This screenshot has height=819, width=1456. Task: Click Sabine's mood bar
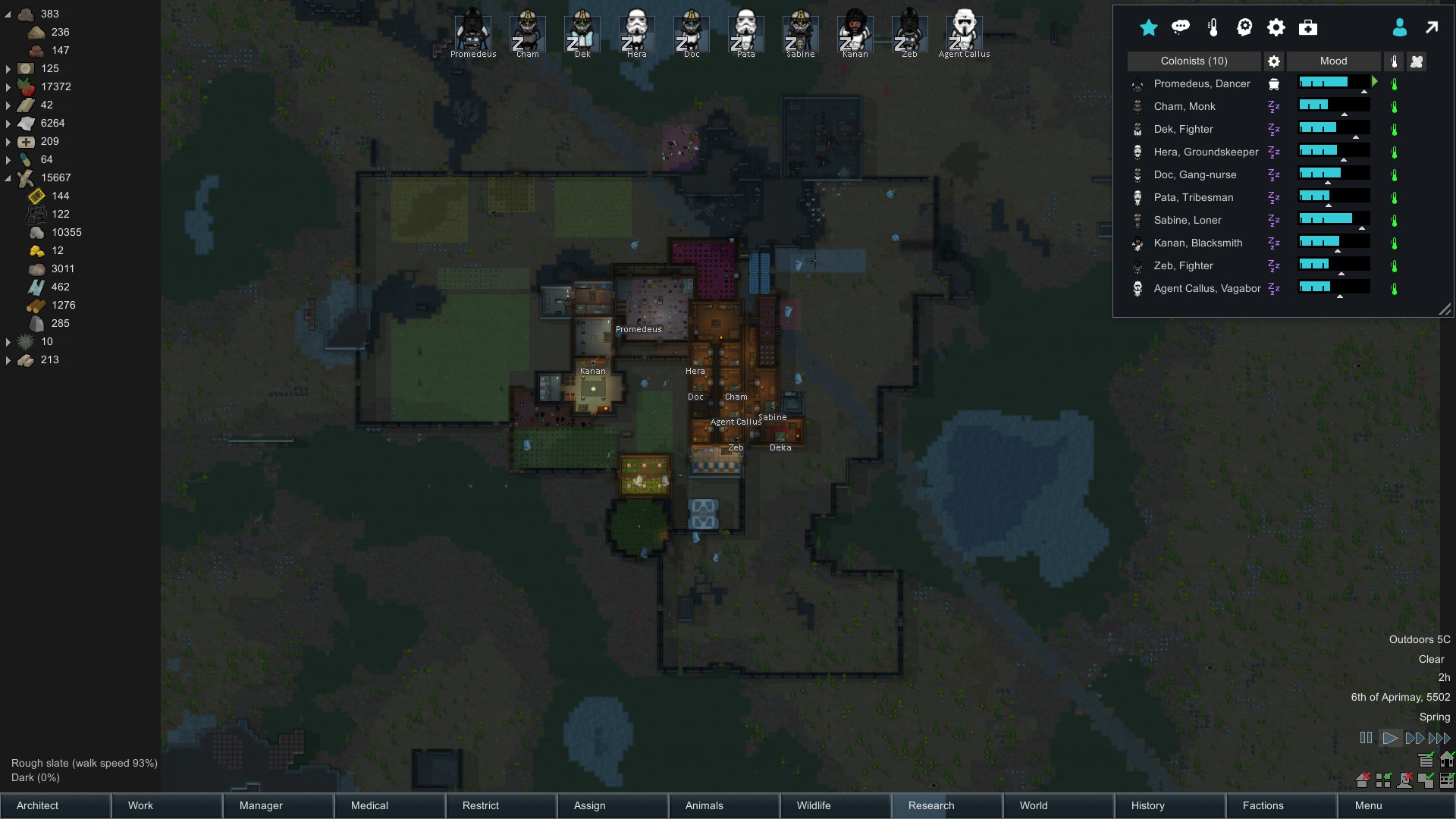1332,219
